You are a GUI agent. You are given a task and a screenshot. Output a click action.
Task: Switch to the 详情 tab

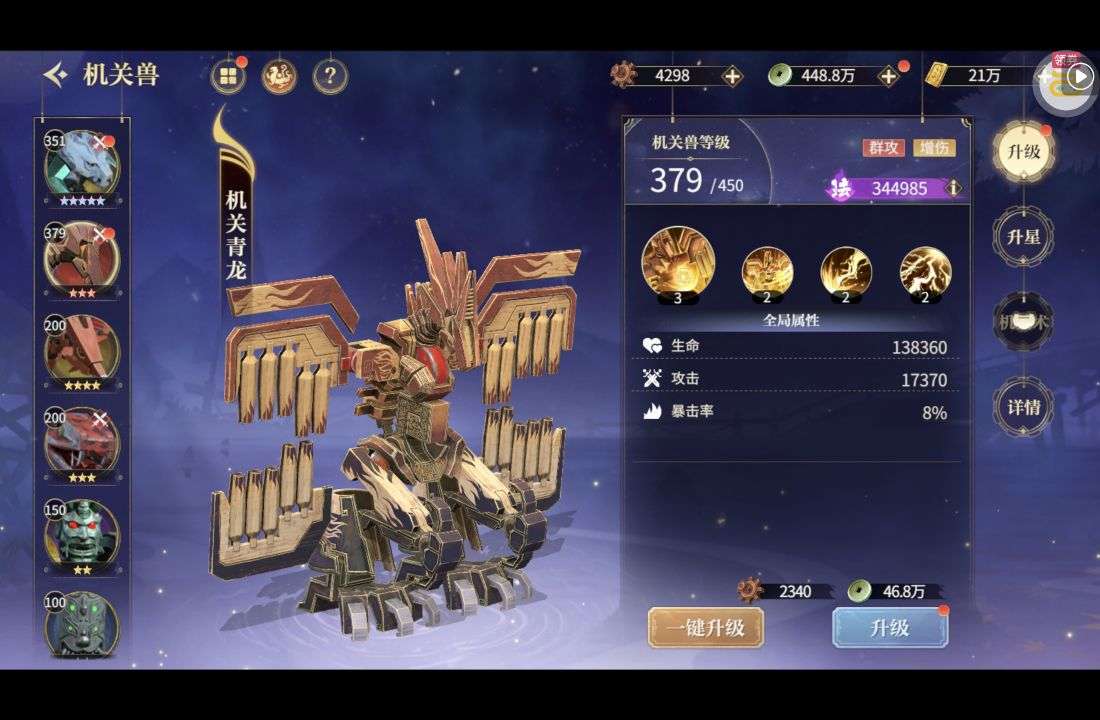click(x=1023, y=407)
